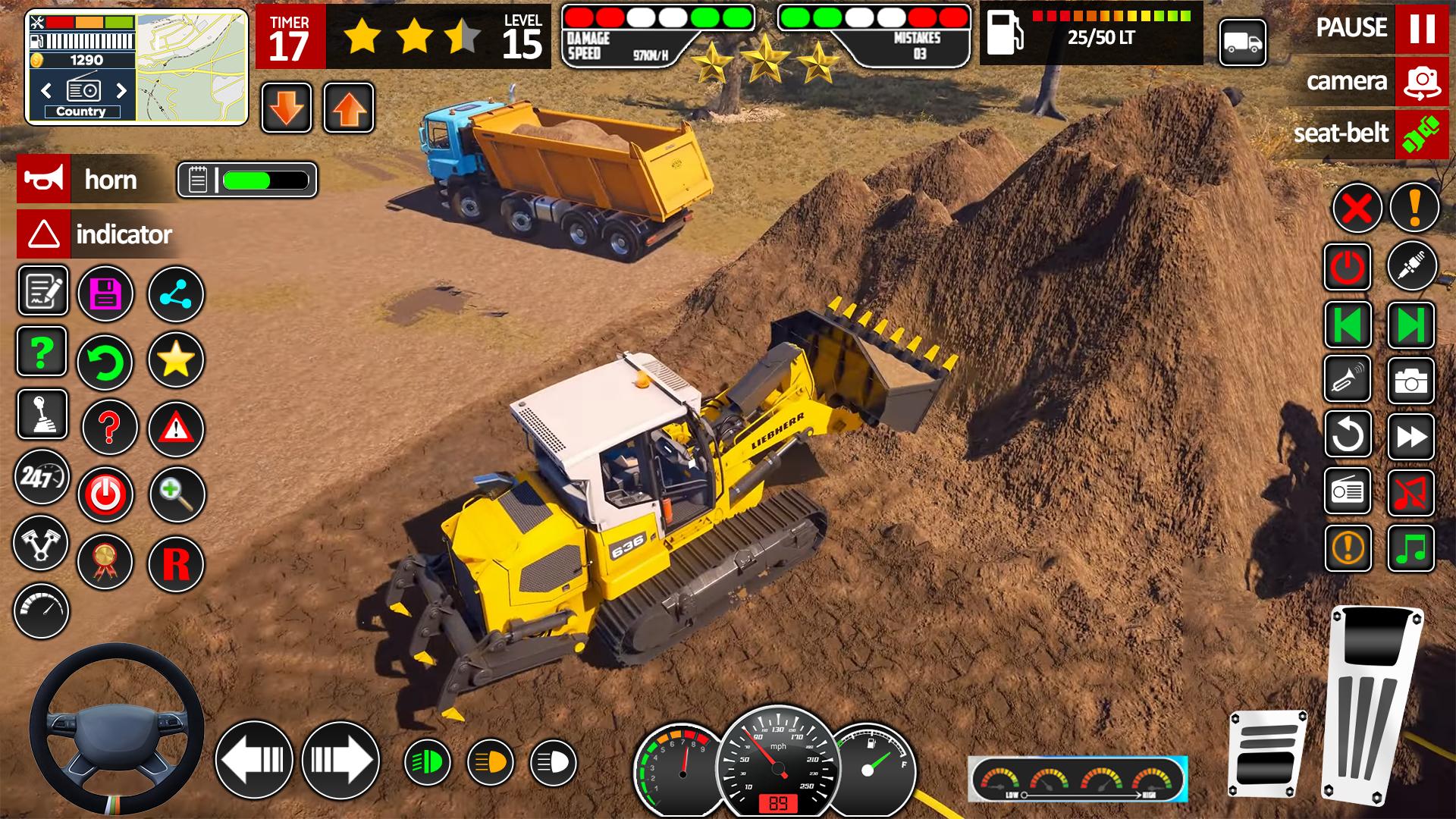
Task: Fasten the seat-belt
Action: click(x=1421, y=134)
